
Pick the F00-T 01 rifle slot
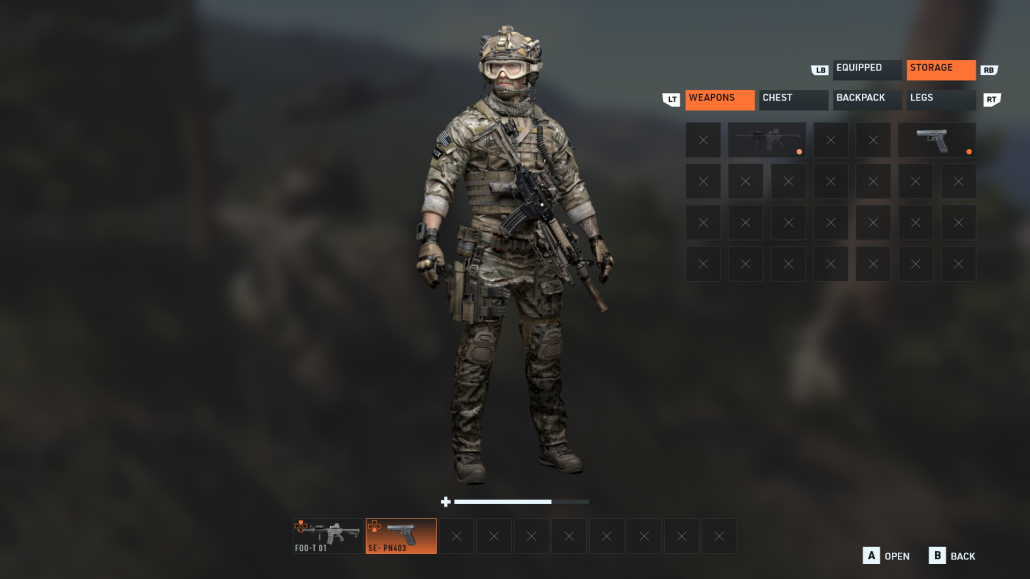coord(327,535)
